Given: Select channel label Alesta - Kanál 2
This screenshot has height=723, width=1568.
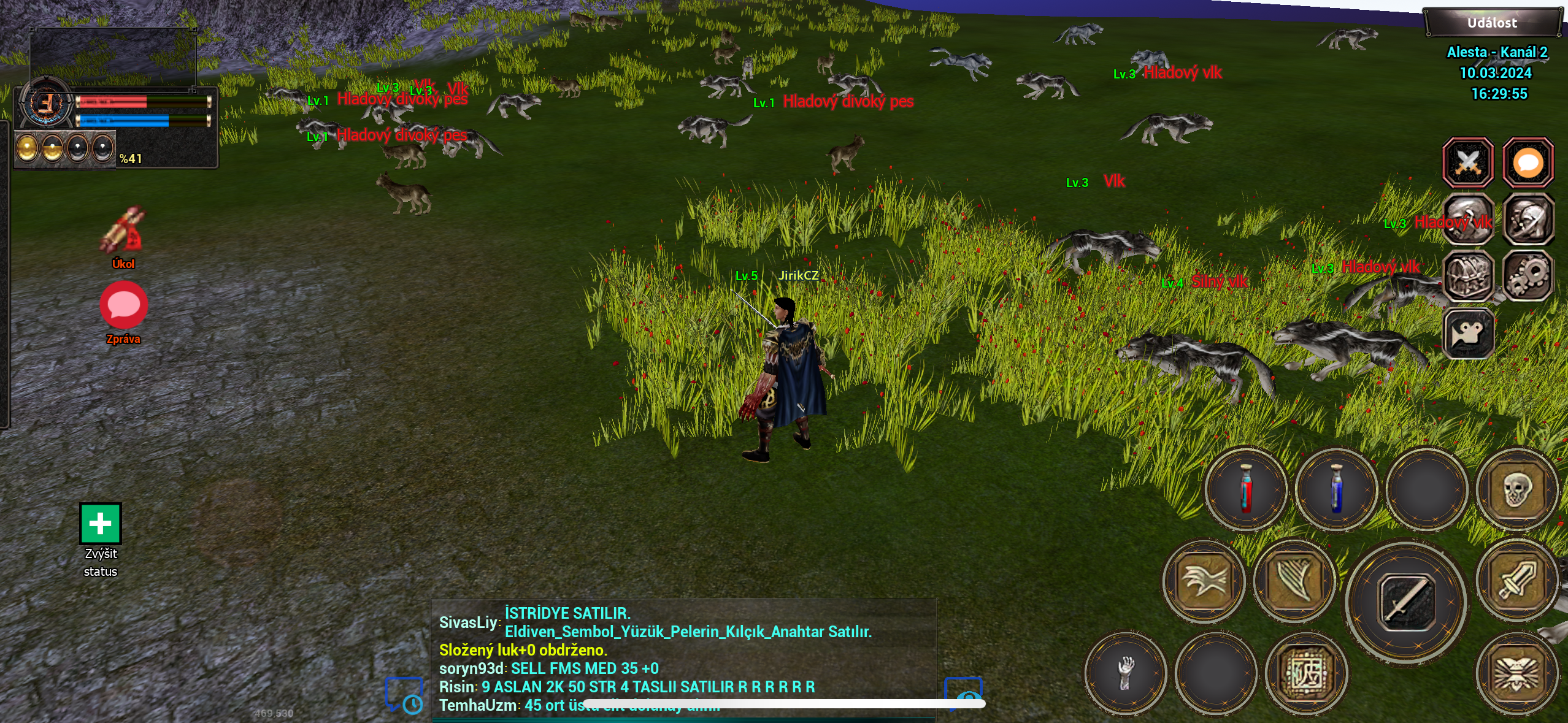Looking at the screenshot, I should point(1497,52).
